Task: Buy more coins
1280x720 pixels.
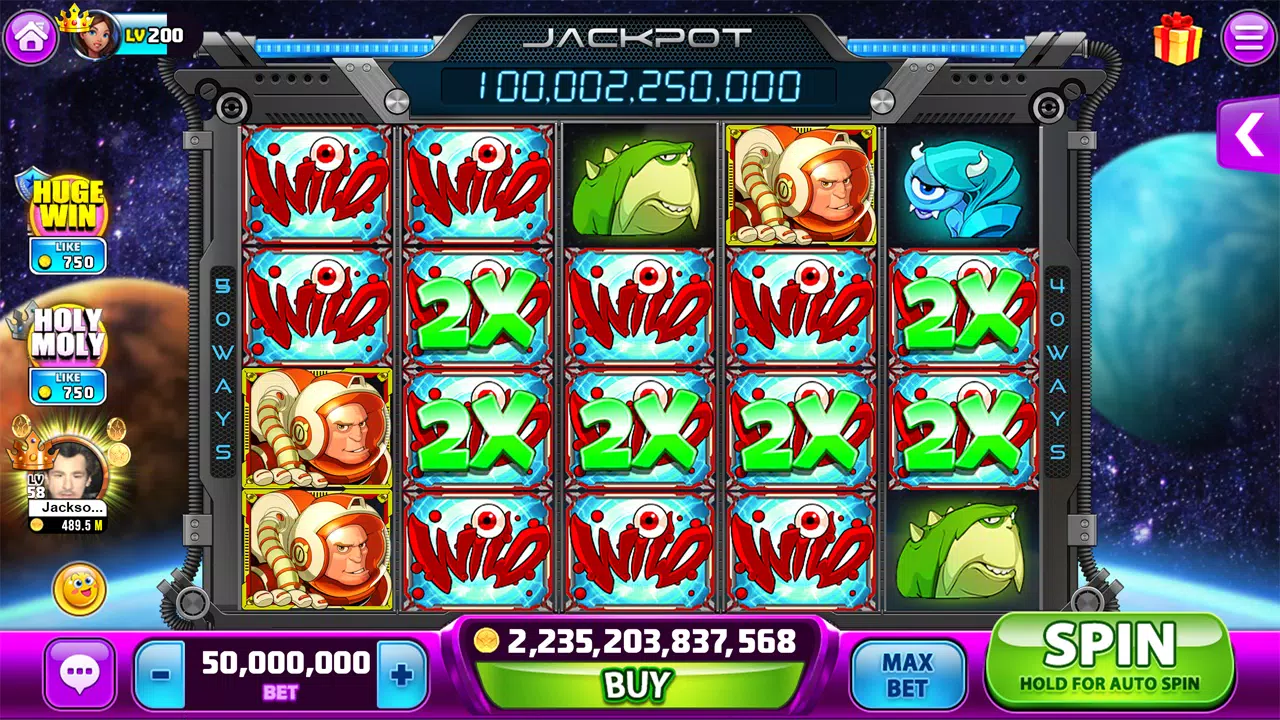Action: point(636,684)
